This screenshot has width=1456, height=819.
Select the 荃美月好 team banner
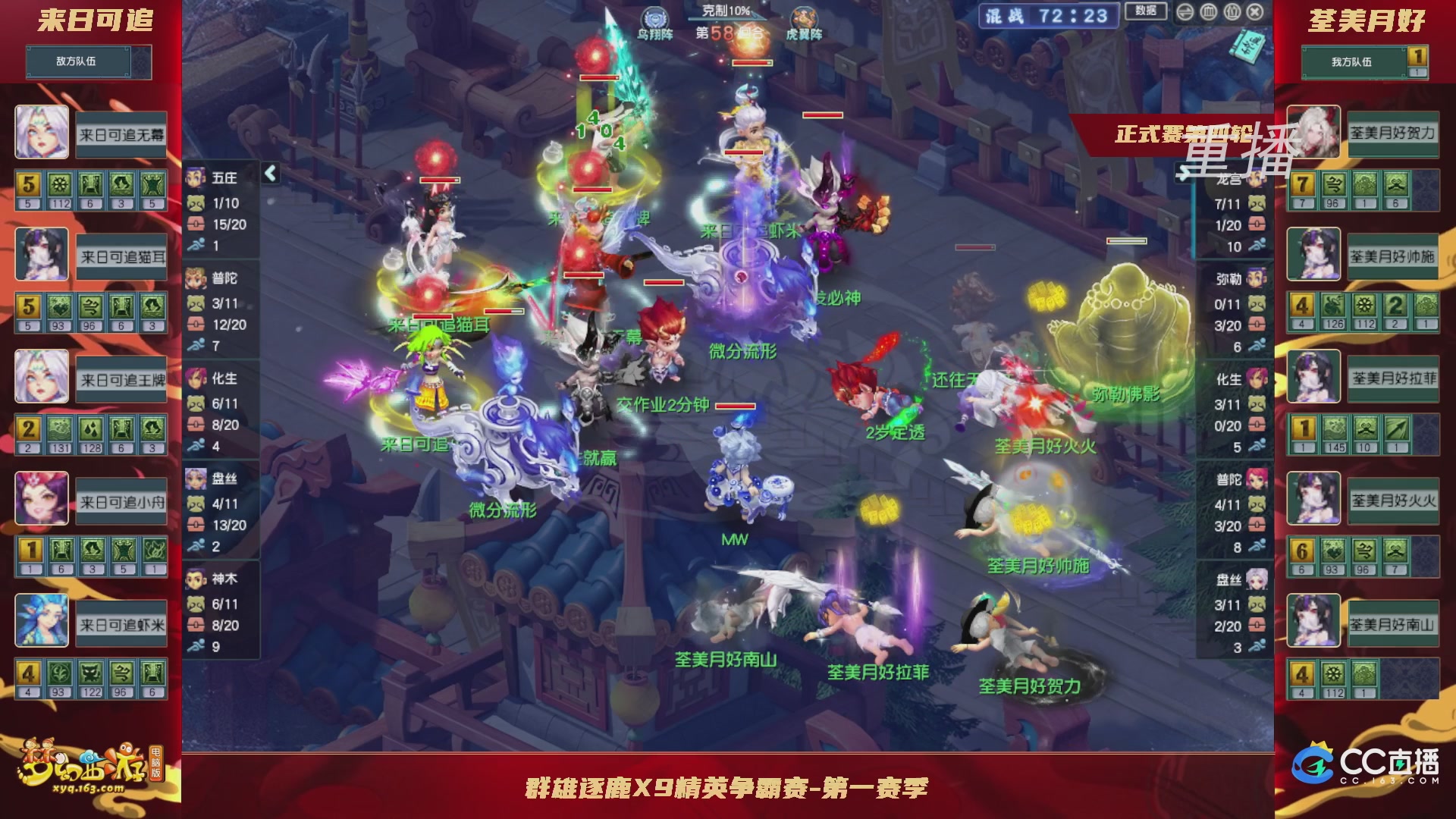(x=1365, y=21)
